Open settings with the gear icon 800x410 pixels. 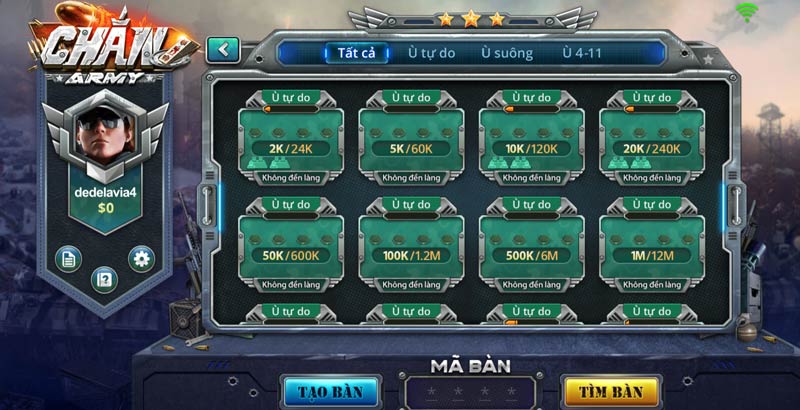tap(141, 258)
